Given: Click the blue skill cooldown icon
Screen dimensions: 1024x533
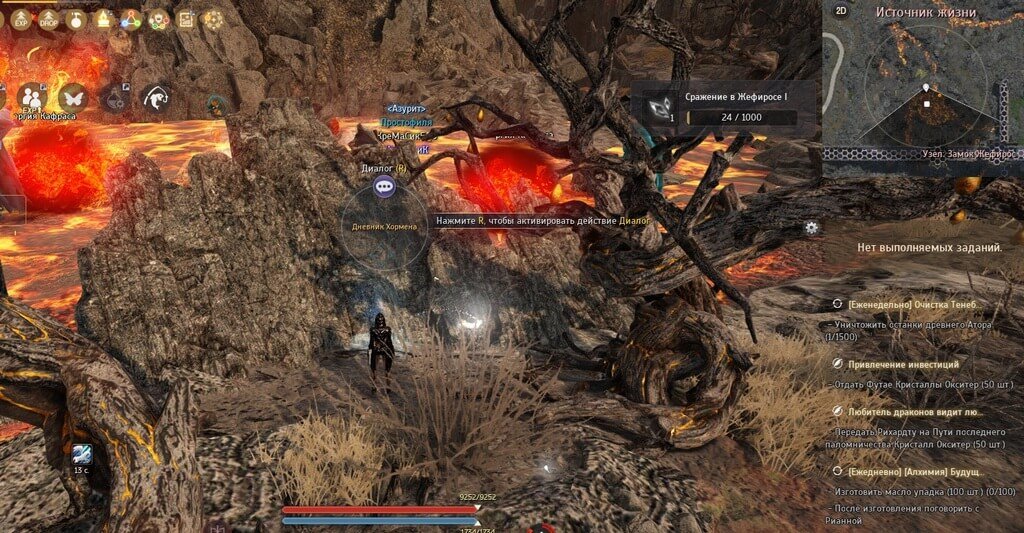Looking at the screenshot, I should click(82, 454).
